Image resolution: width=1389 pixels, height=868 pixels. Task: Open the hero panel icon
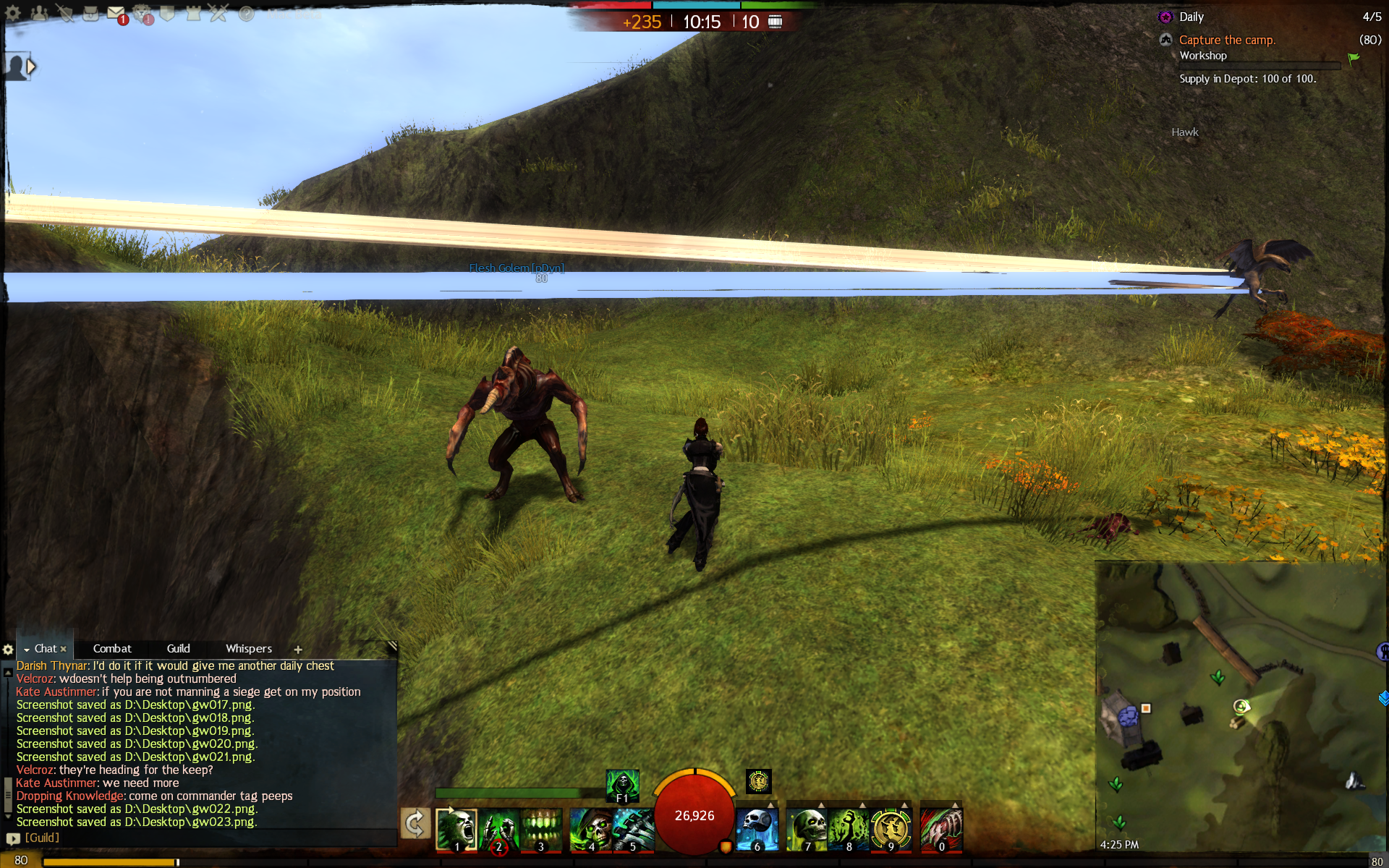[65, 13]
